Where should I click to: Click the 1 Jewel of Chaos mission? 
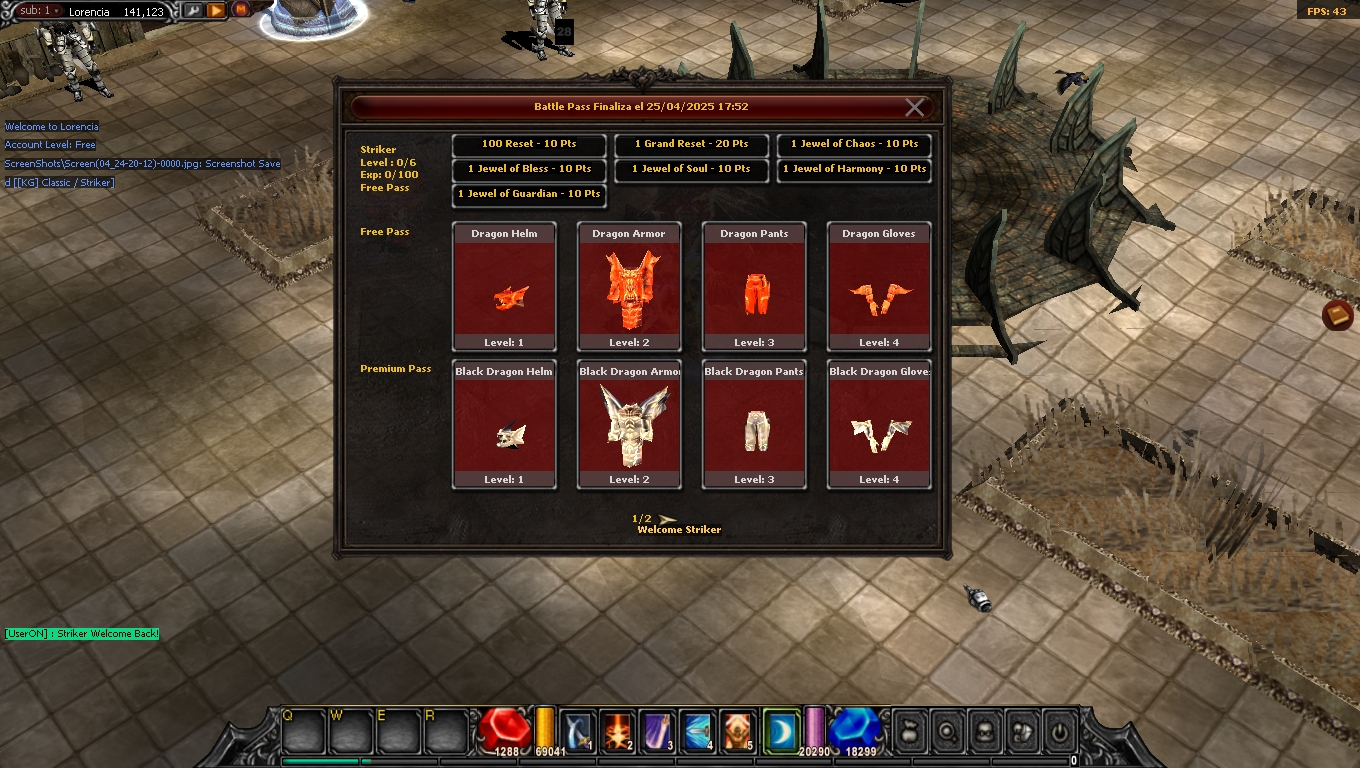[854, 144]
